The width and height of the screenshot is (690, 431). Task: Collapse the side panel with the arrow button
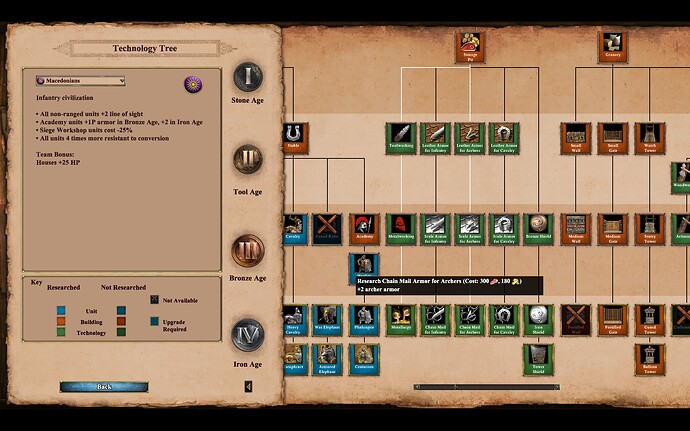click(249, 386)
